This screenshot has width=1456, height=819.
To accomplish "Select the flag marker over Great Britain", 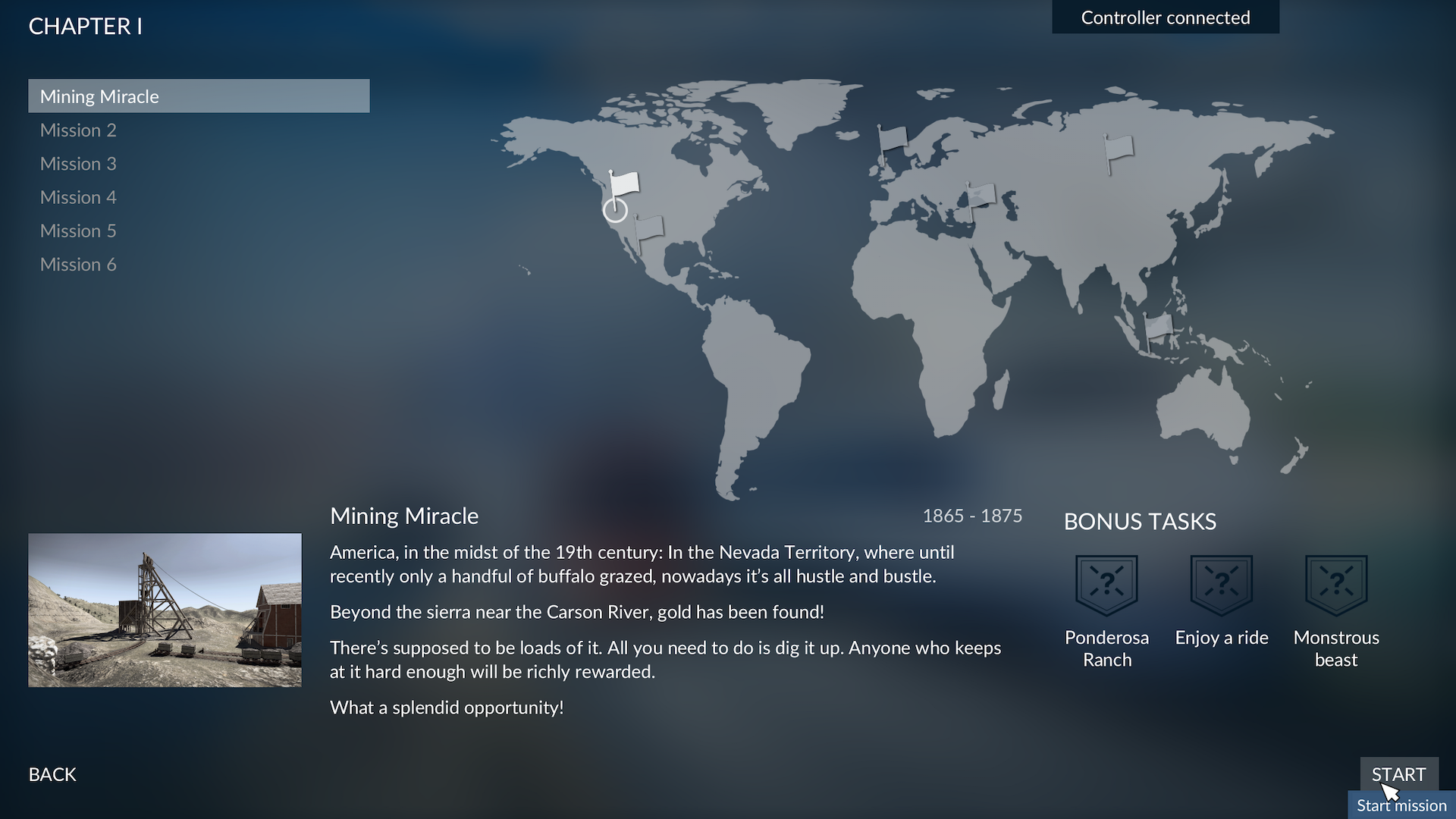I will [892, 140].
